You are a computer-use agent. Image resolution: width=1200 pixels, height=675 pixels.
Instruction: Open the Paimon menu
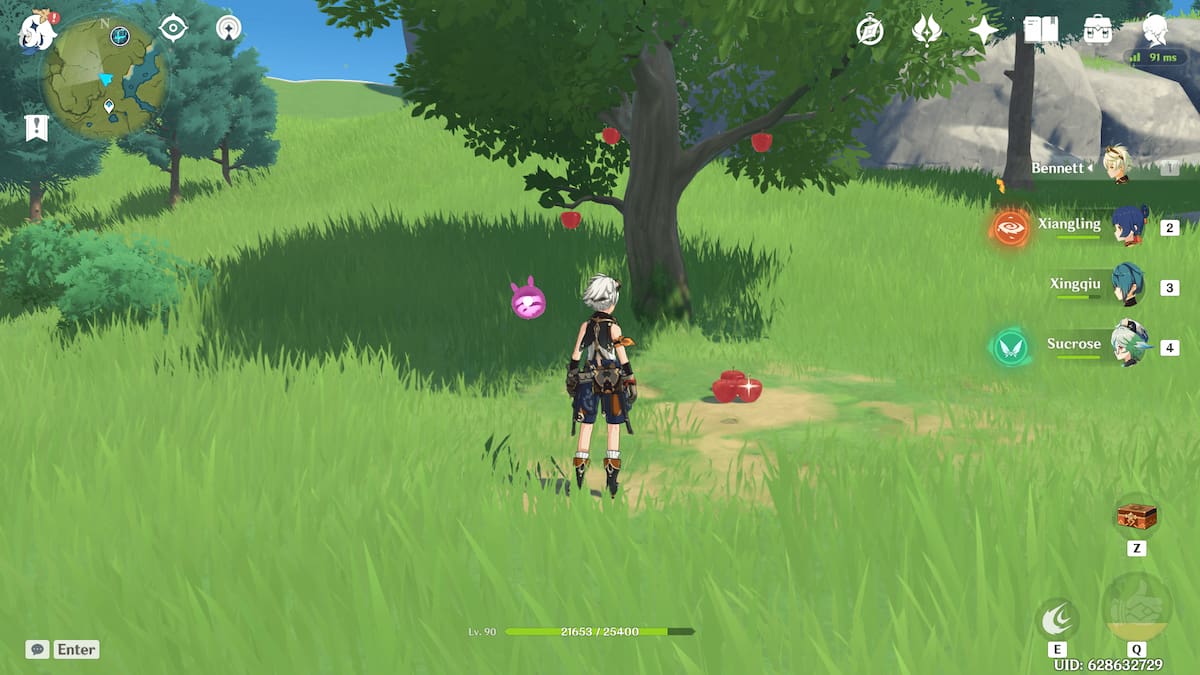coord(38,30)
